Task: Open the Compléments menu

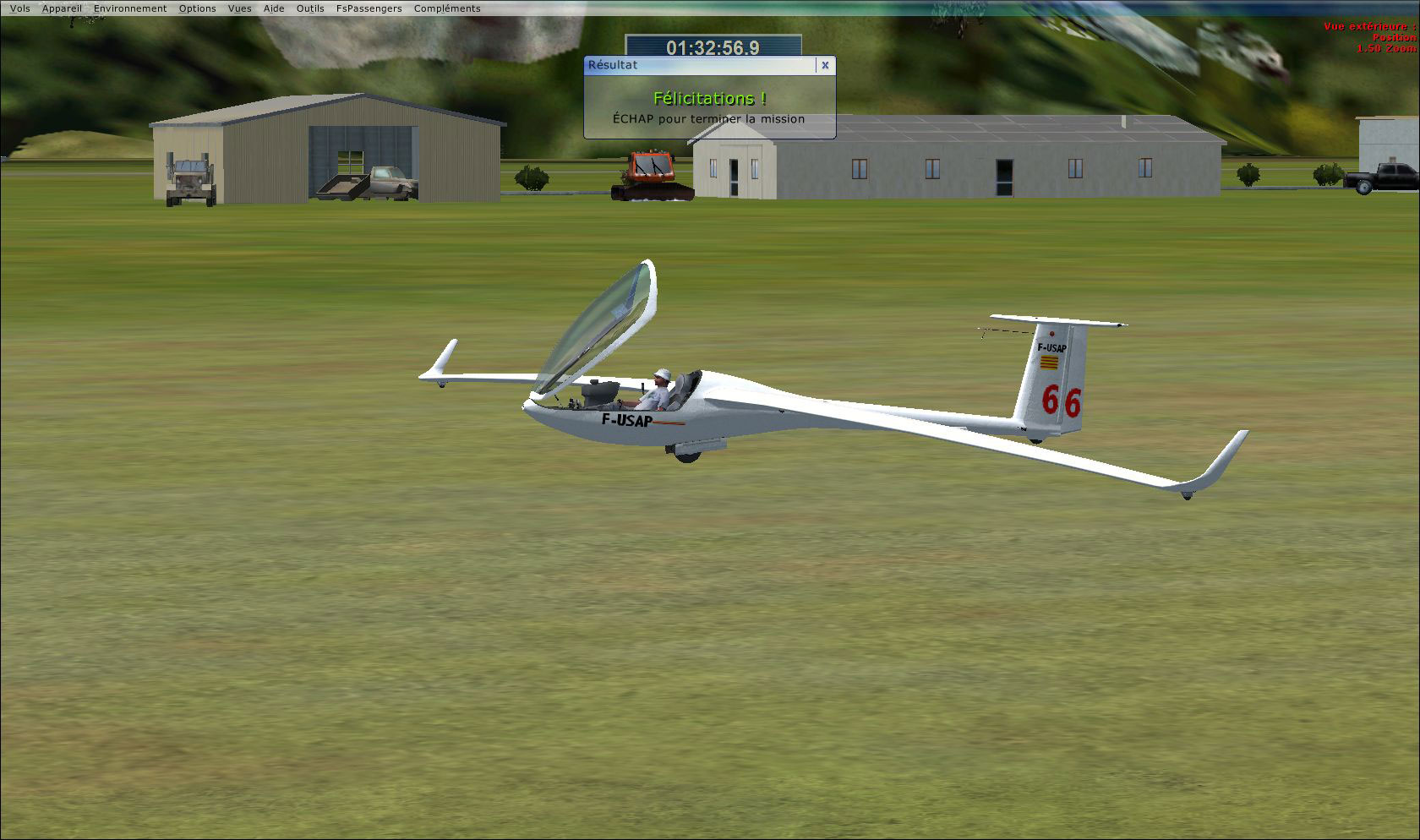Action: [x=445, y=8]
